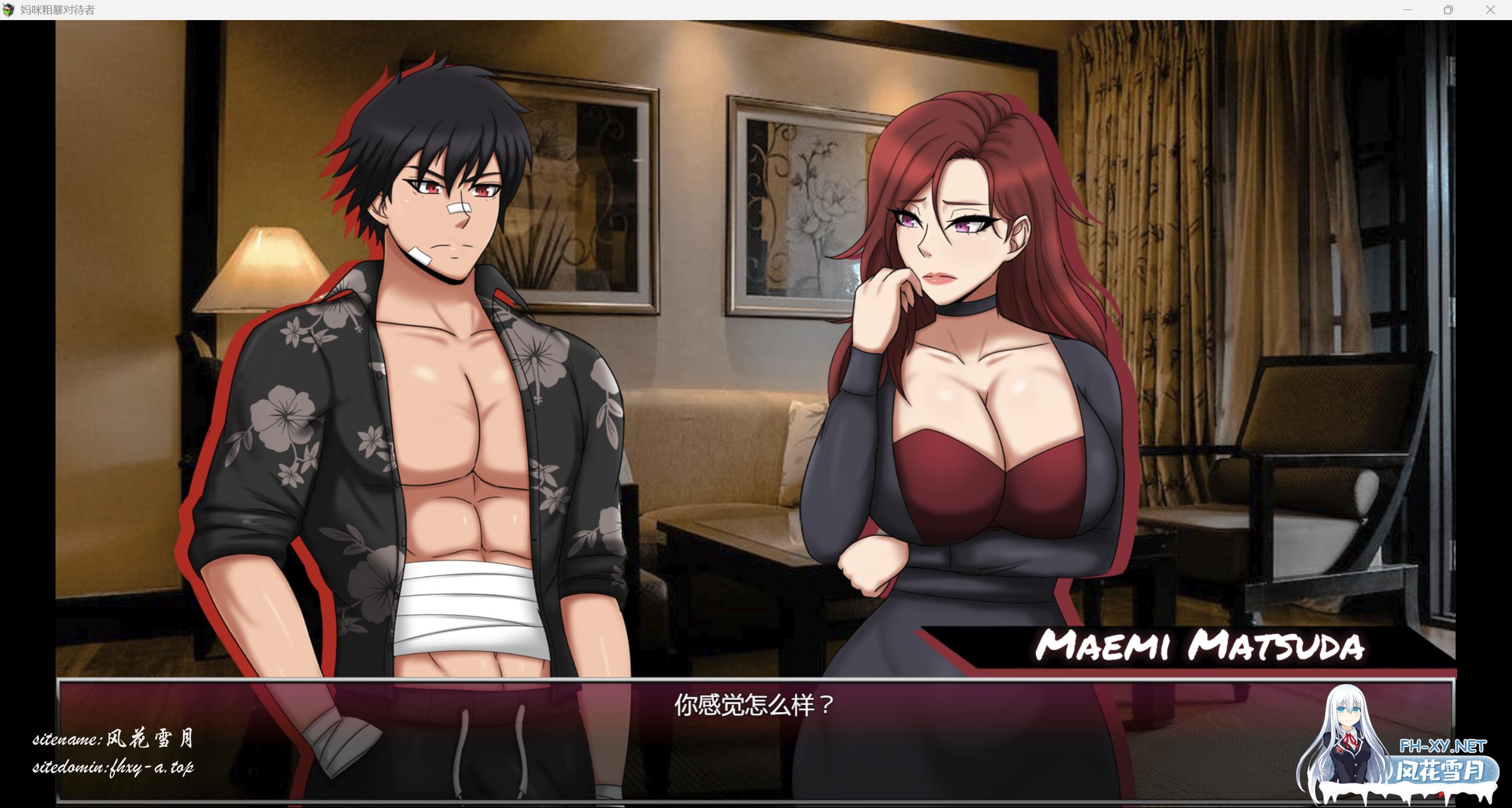Click the empty title bar area
Image resolution: width=1512 pixels, height=808 pixels.
[709, 9]
